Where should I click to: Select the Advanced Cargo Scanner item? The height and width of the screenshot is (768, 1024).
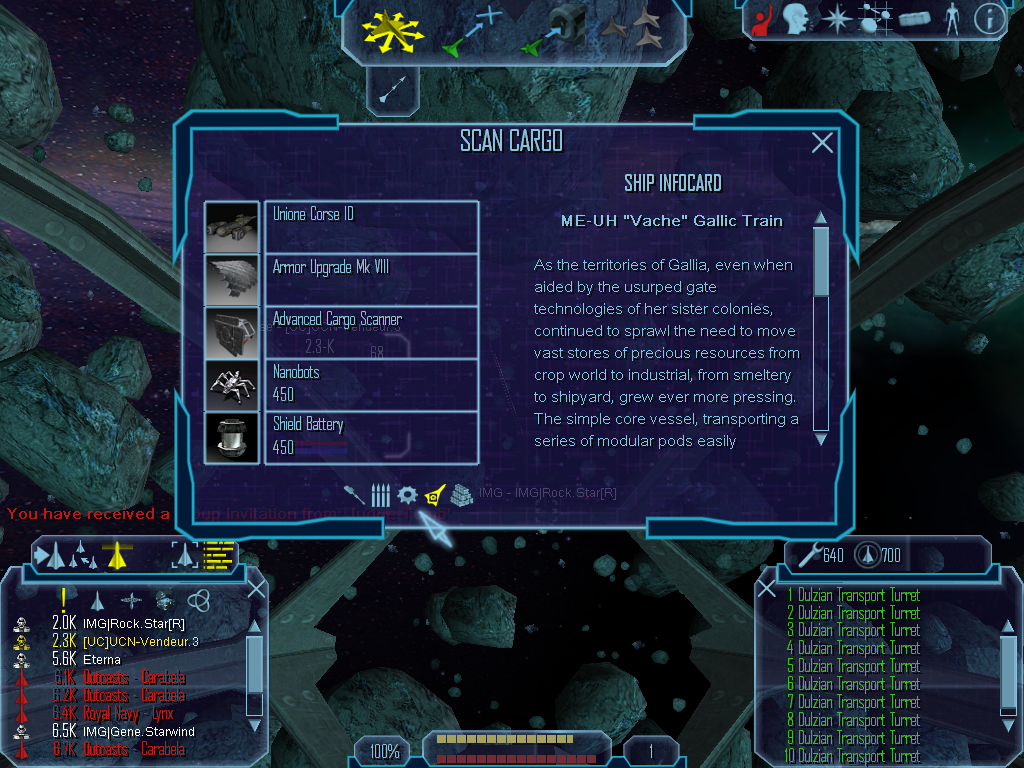[x=370, y=332]
